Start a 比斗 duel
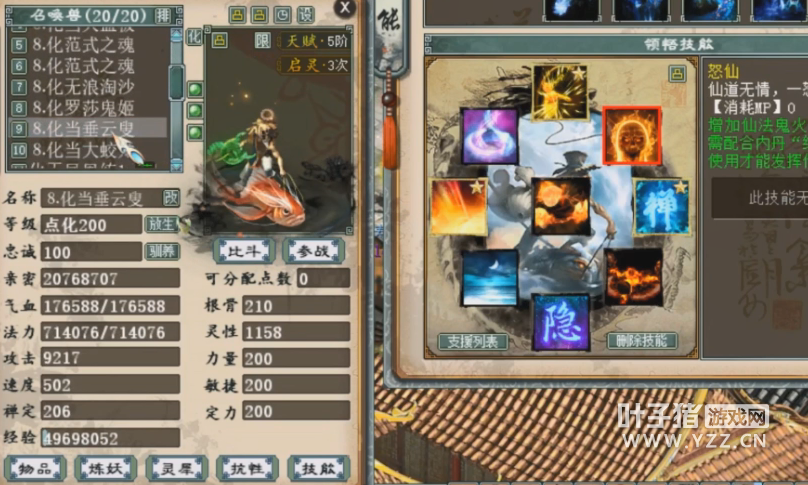The height and width of the screenshot is (485, 808). click(243, 249)
